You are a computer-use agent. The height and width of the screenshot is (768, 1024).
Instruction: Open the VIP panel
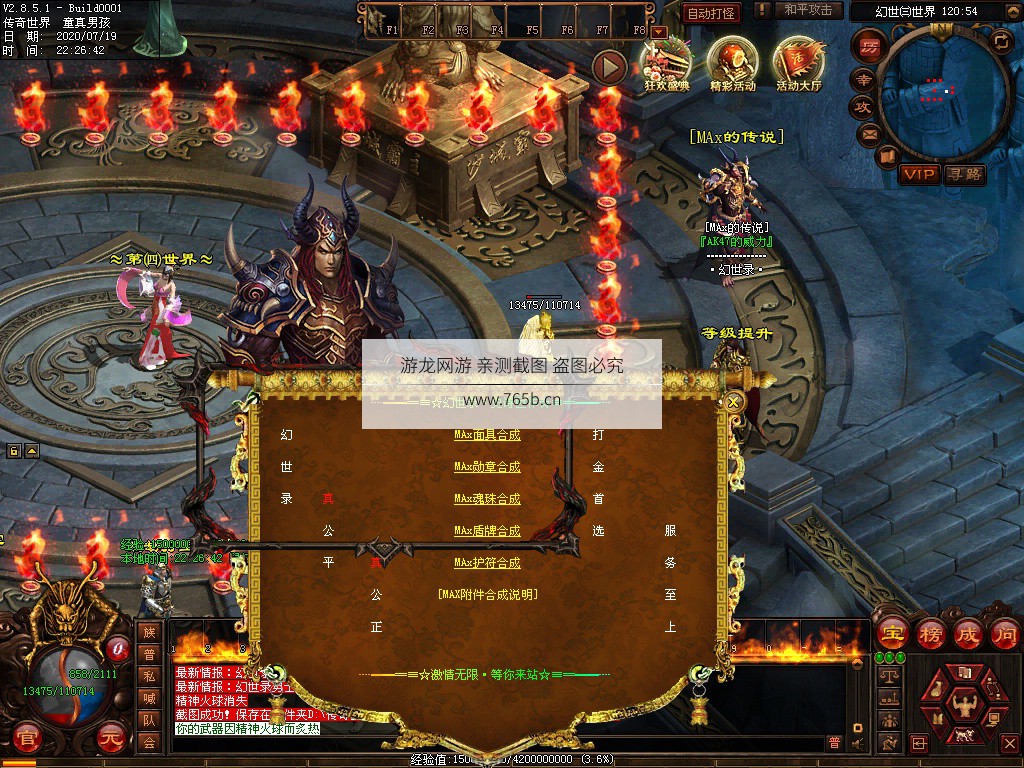(918, 174)
